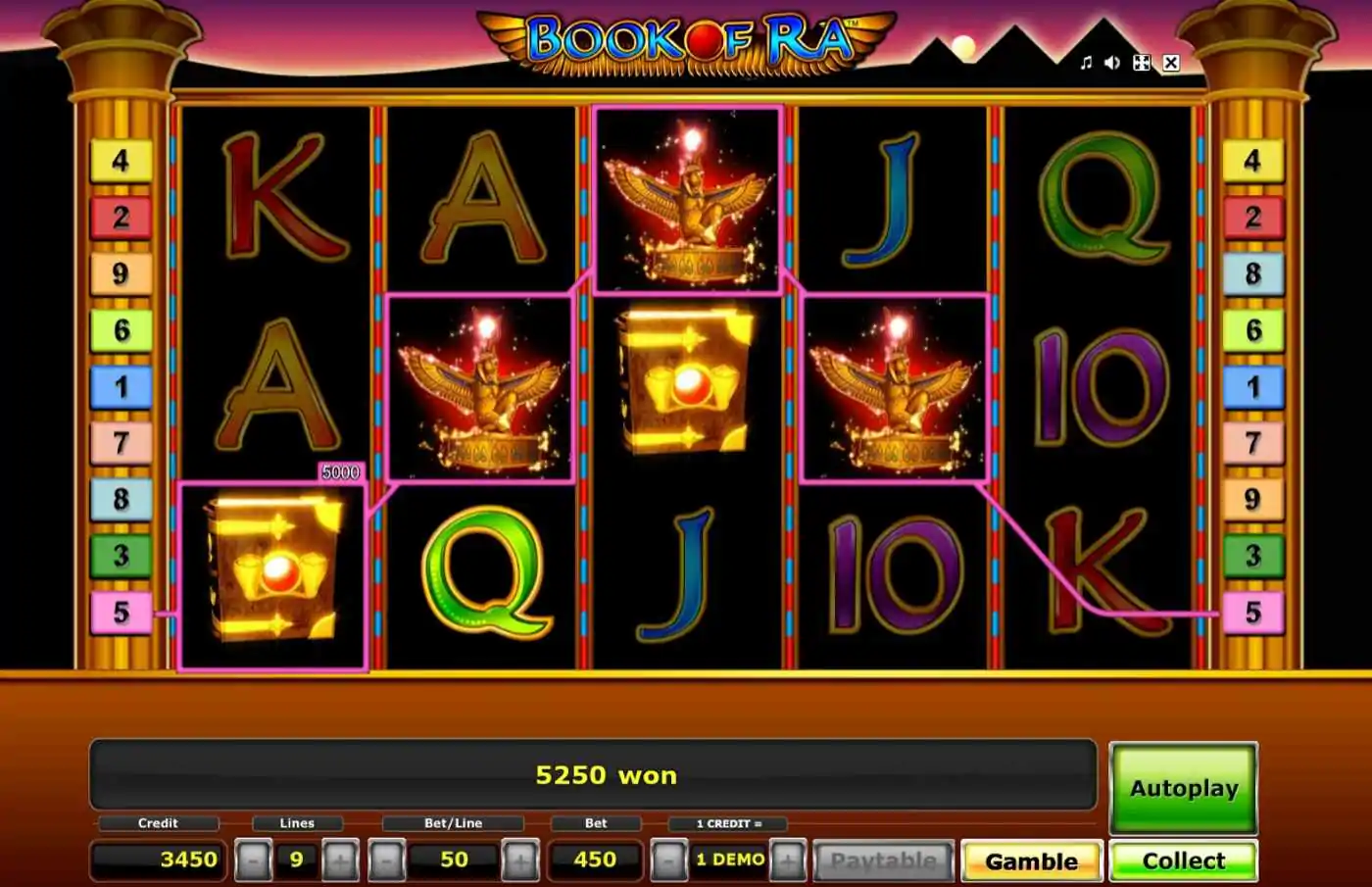
Task: Decrease the 1 credit value
Action: click(669, 861)
